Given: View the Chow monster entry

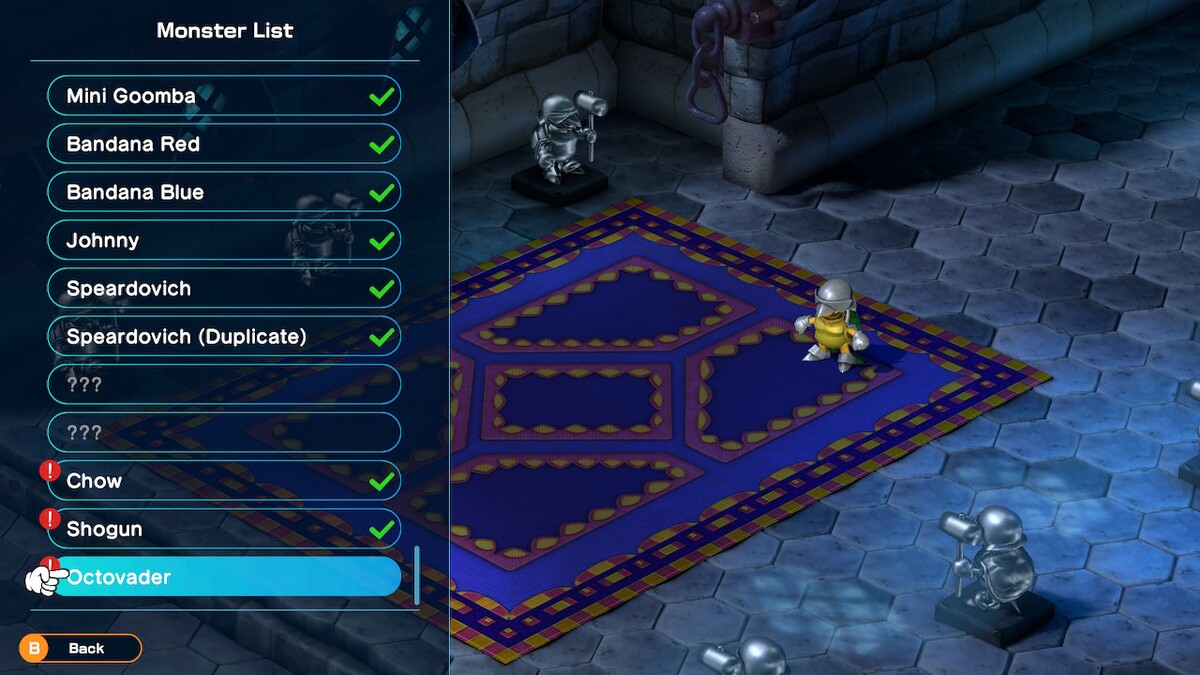Looking at the screenshot, I should pos(223,481).
